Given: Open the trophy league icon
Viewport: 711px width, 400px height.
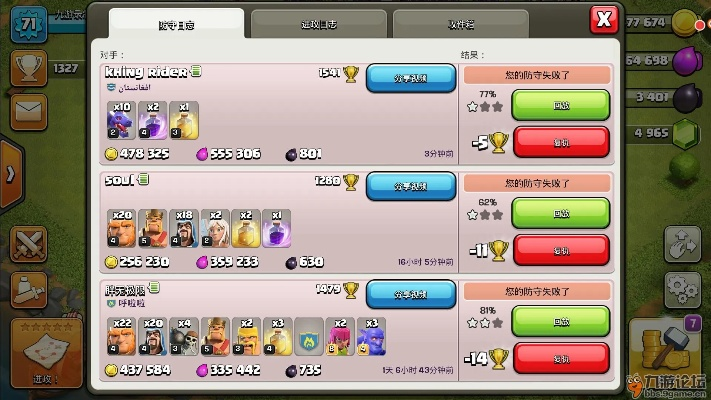Looking at the screenshot, I should (x=28, y=68).
